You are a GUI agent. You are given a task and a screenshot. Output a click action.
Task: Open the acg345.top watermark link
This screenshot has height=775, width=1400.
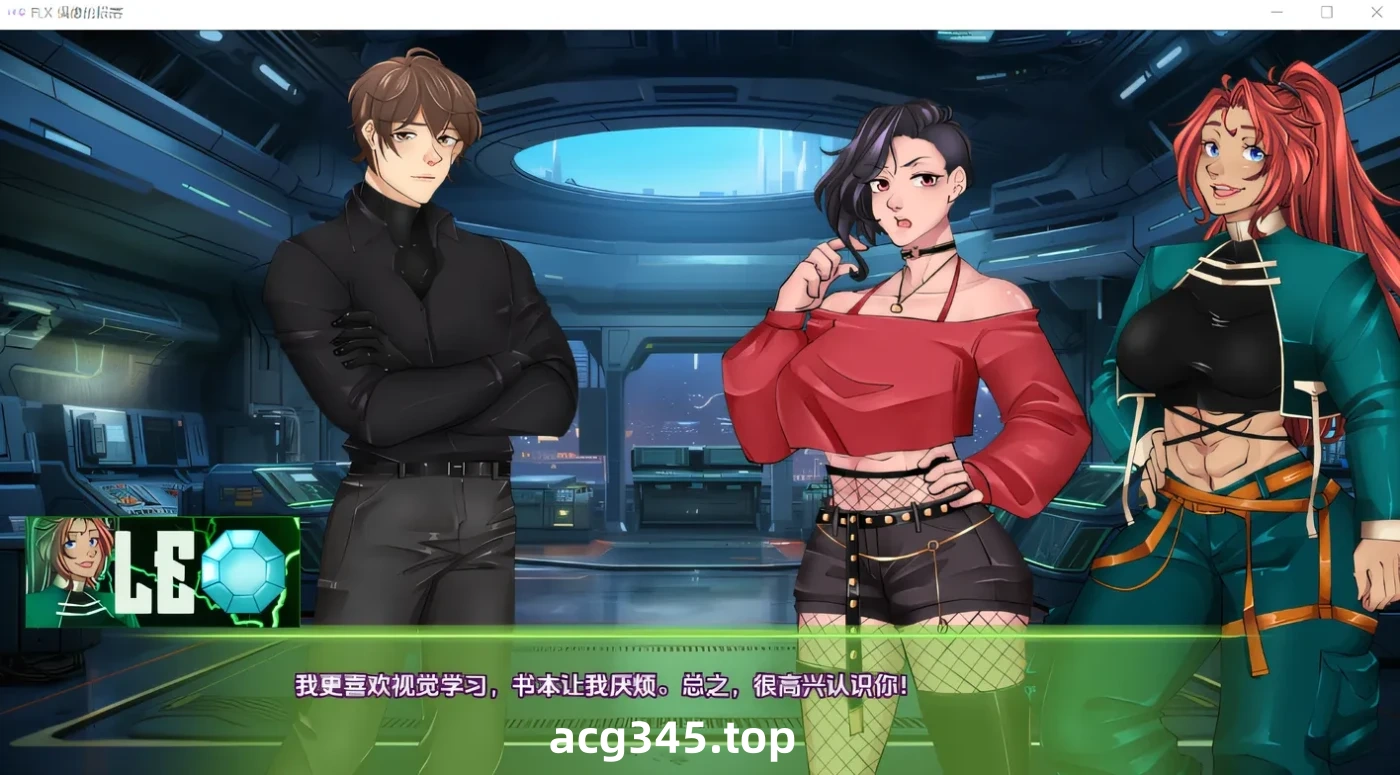pyautogui.click(x=672, y=738)
